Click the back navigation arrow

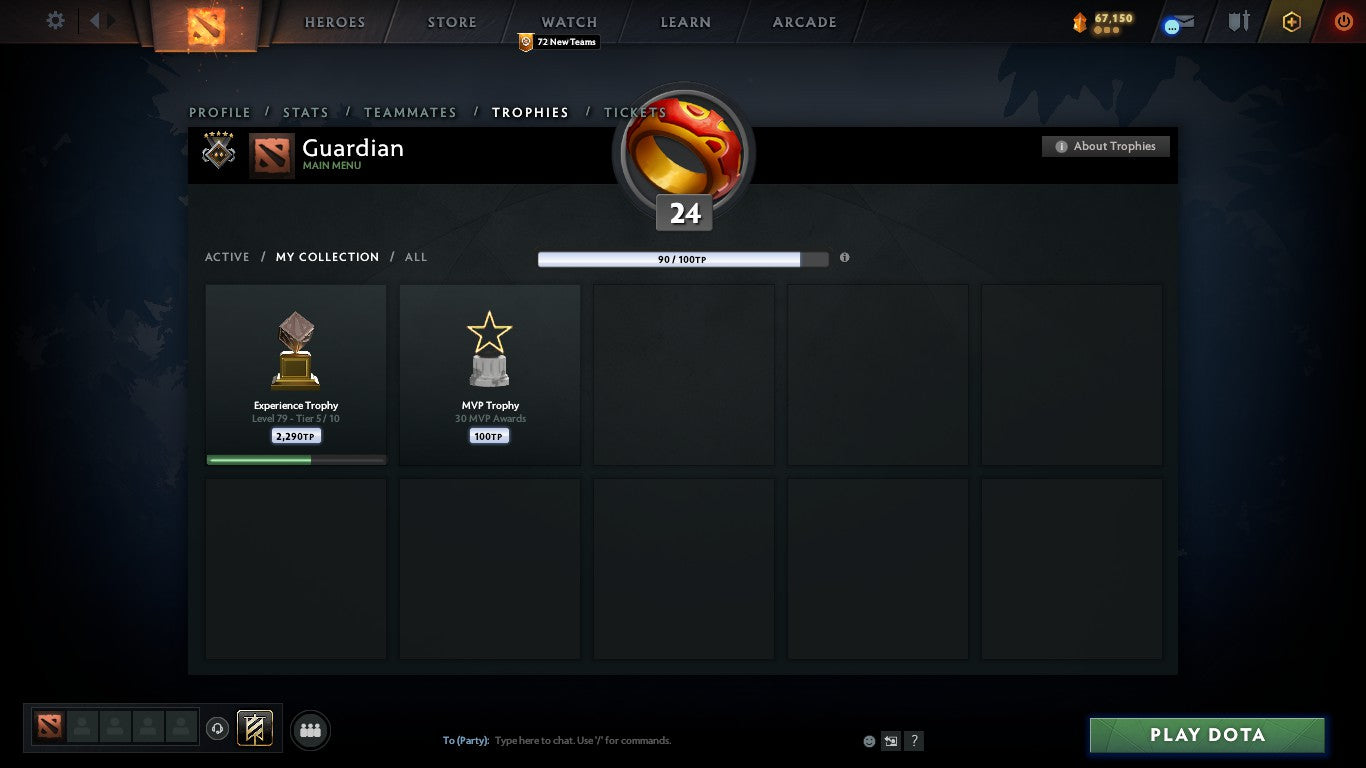click(95, 20)
